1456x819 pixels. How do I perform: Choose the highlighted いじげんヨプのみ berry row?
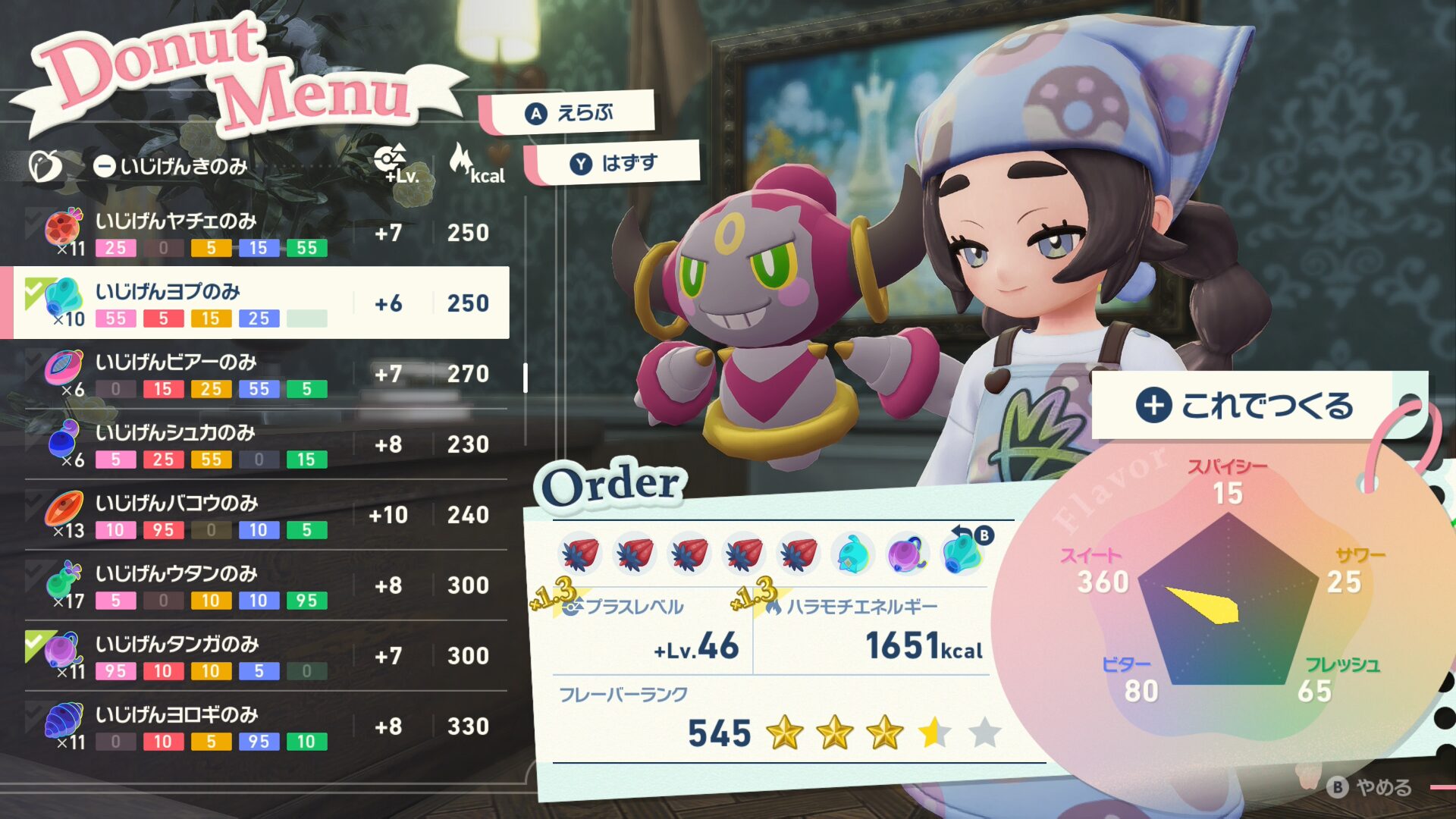[x=258, y=303]
